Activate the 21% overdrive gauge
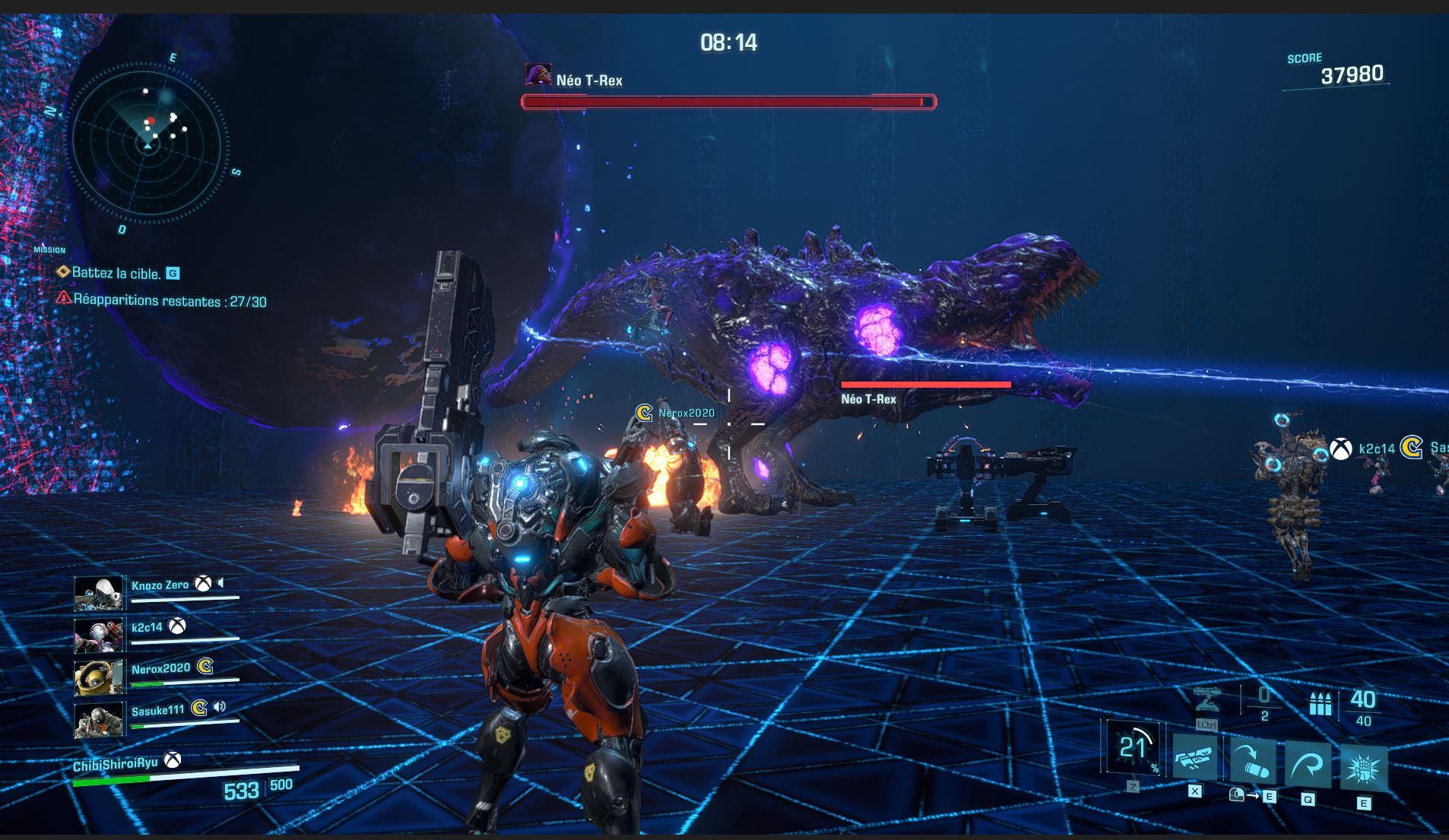 [x=1133, y=748]
